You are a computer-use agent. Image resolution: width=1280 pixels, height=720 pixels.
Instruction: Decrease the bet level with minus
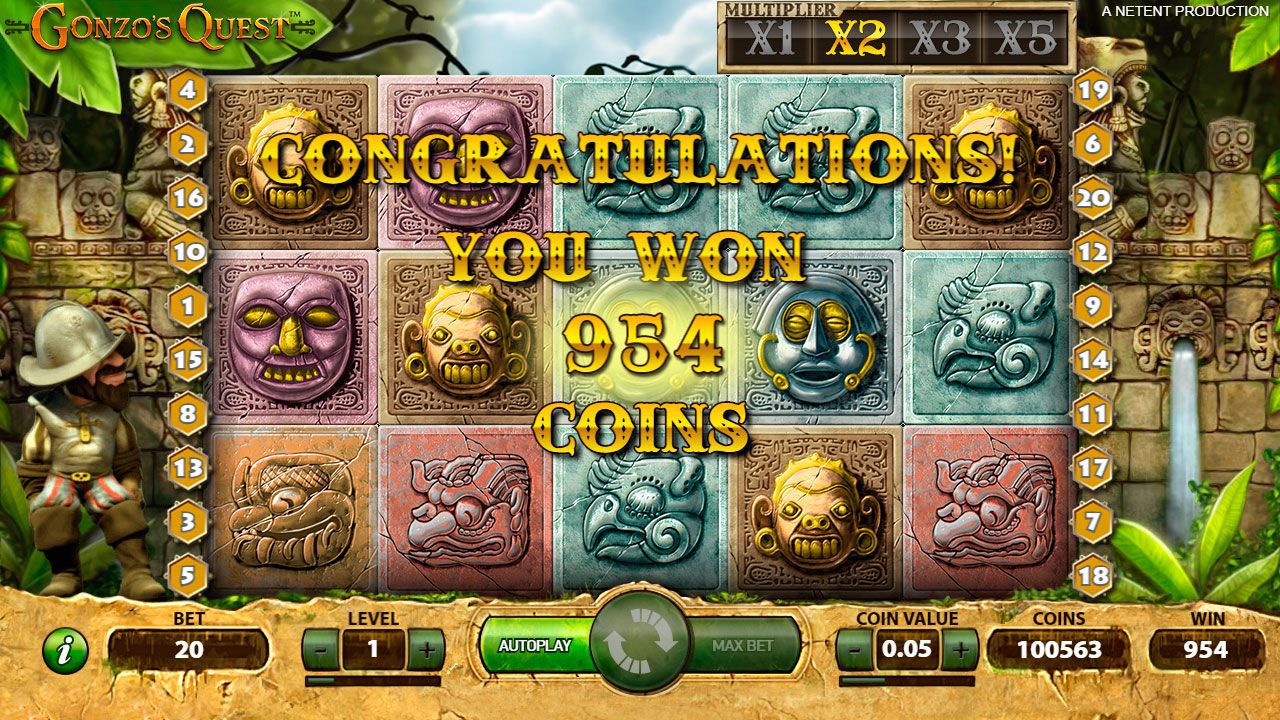pyautogui.click(x=320, y=650)
